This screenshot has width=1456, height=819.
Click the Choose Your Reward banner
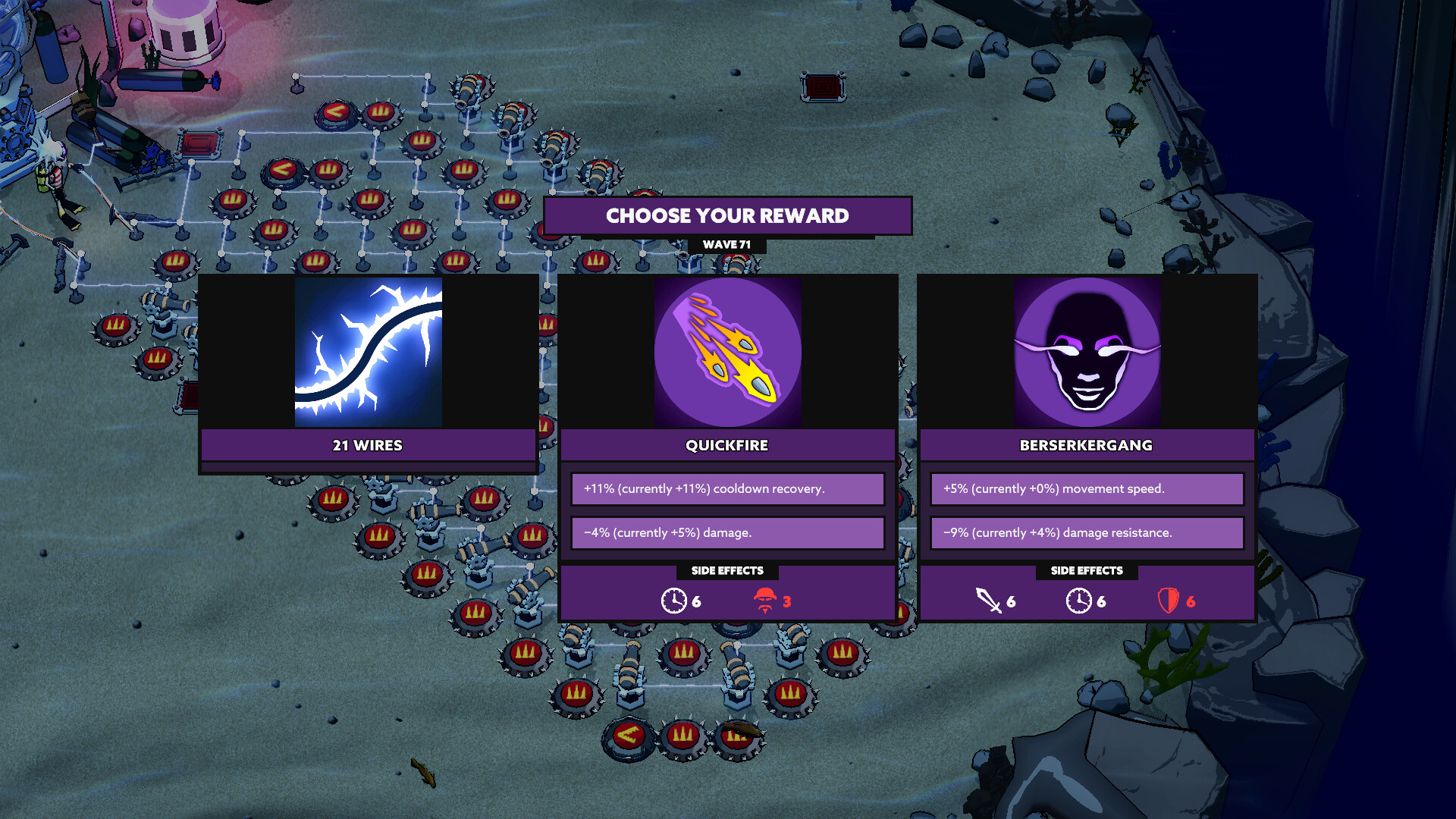pyautogui.click(x=727, y=215)
